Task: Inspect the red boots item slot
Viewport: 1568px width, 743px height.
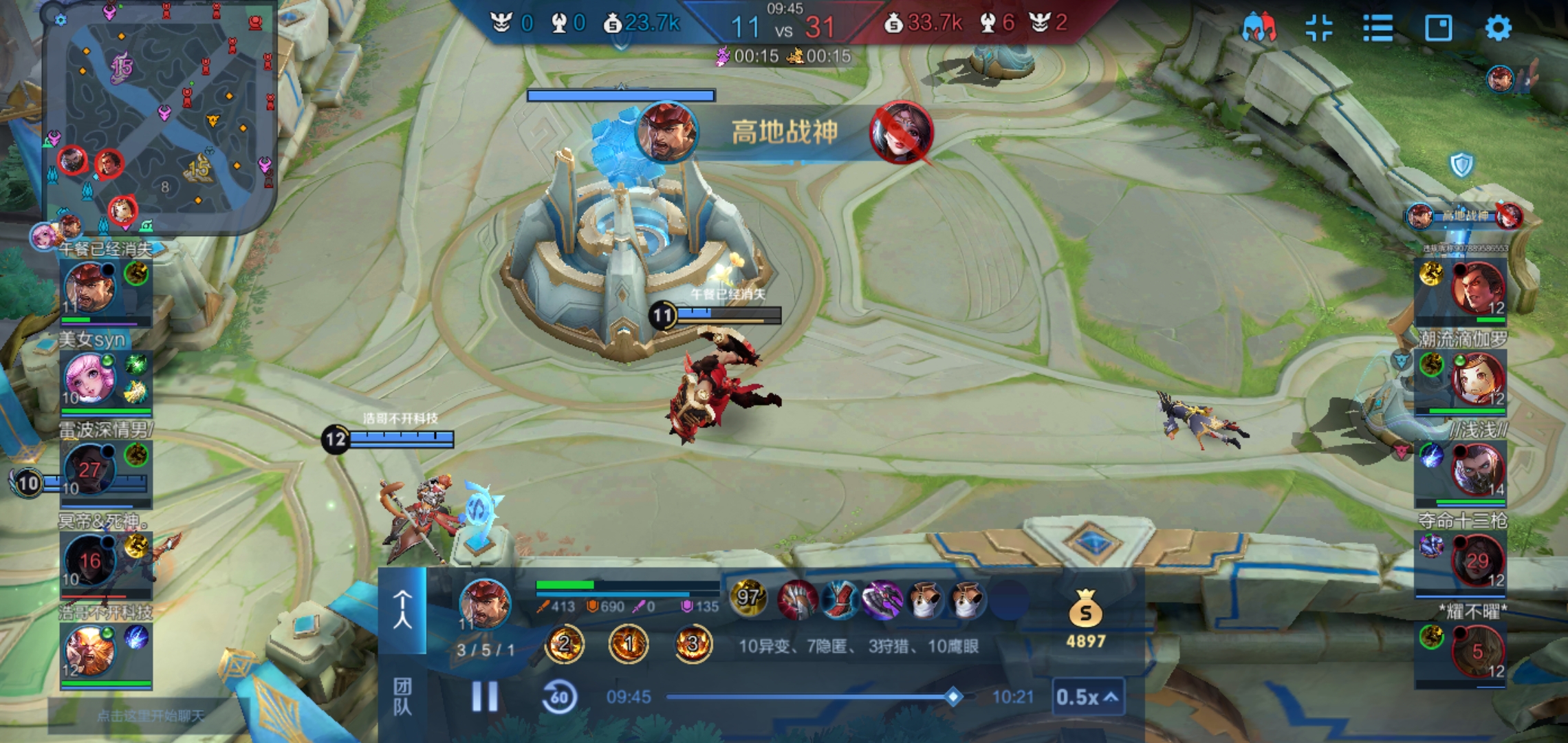Action: (x=840, y=600)
